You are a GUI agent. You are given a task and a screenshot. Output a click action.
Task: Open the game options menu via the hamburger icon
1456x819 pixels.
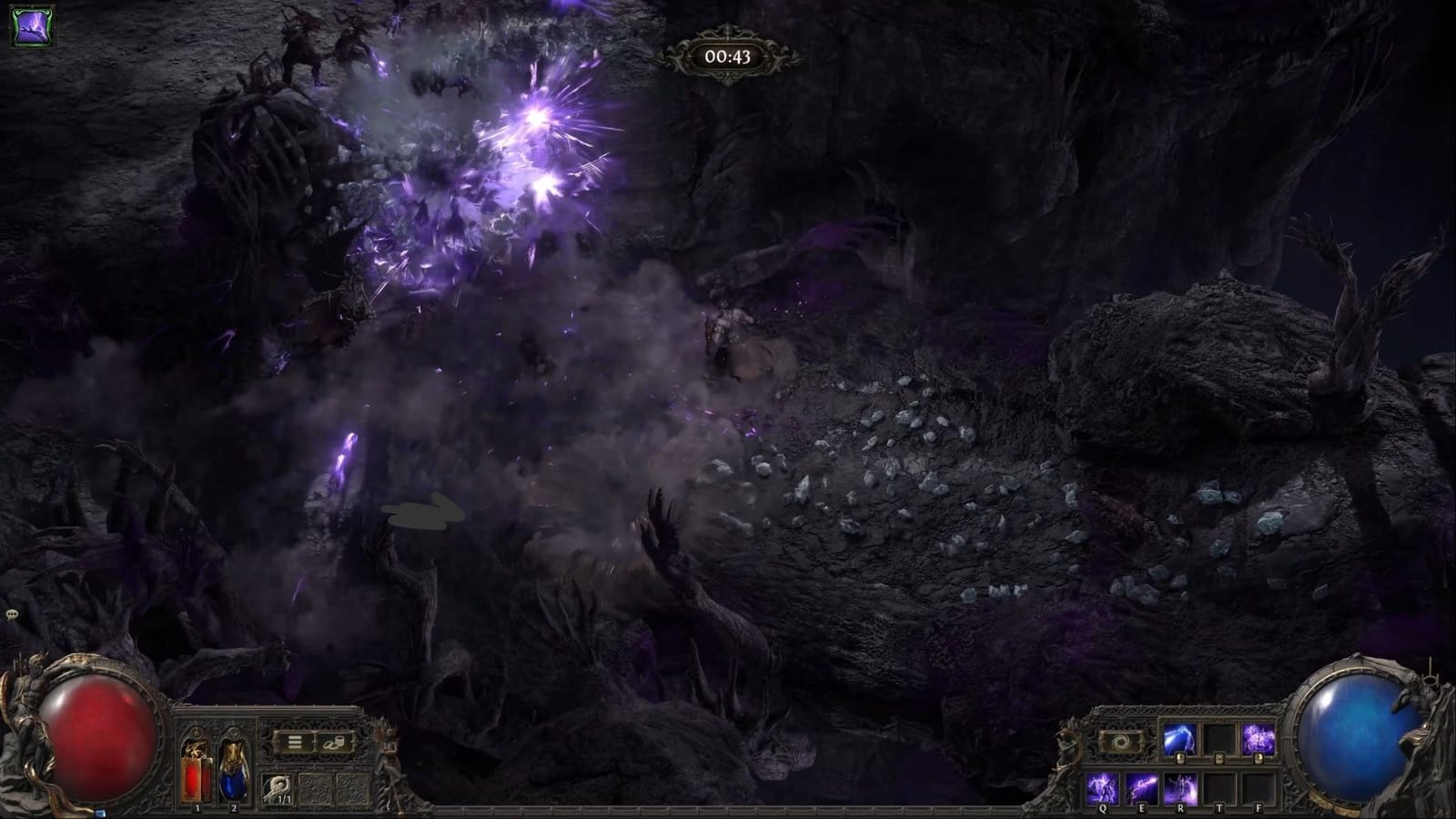pos(295,742)
